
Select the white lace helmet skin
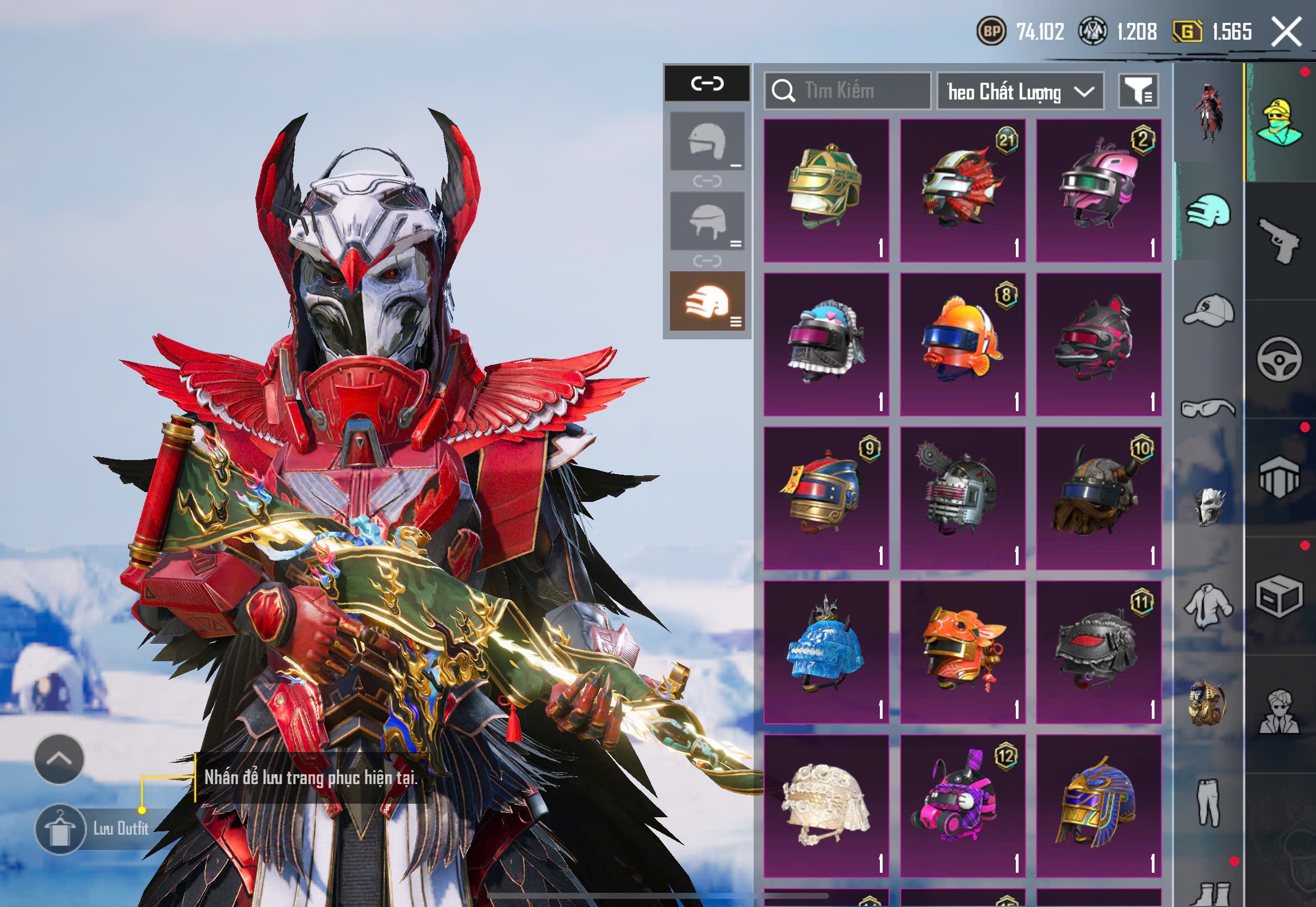click(826, 806)
